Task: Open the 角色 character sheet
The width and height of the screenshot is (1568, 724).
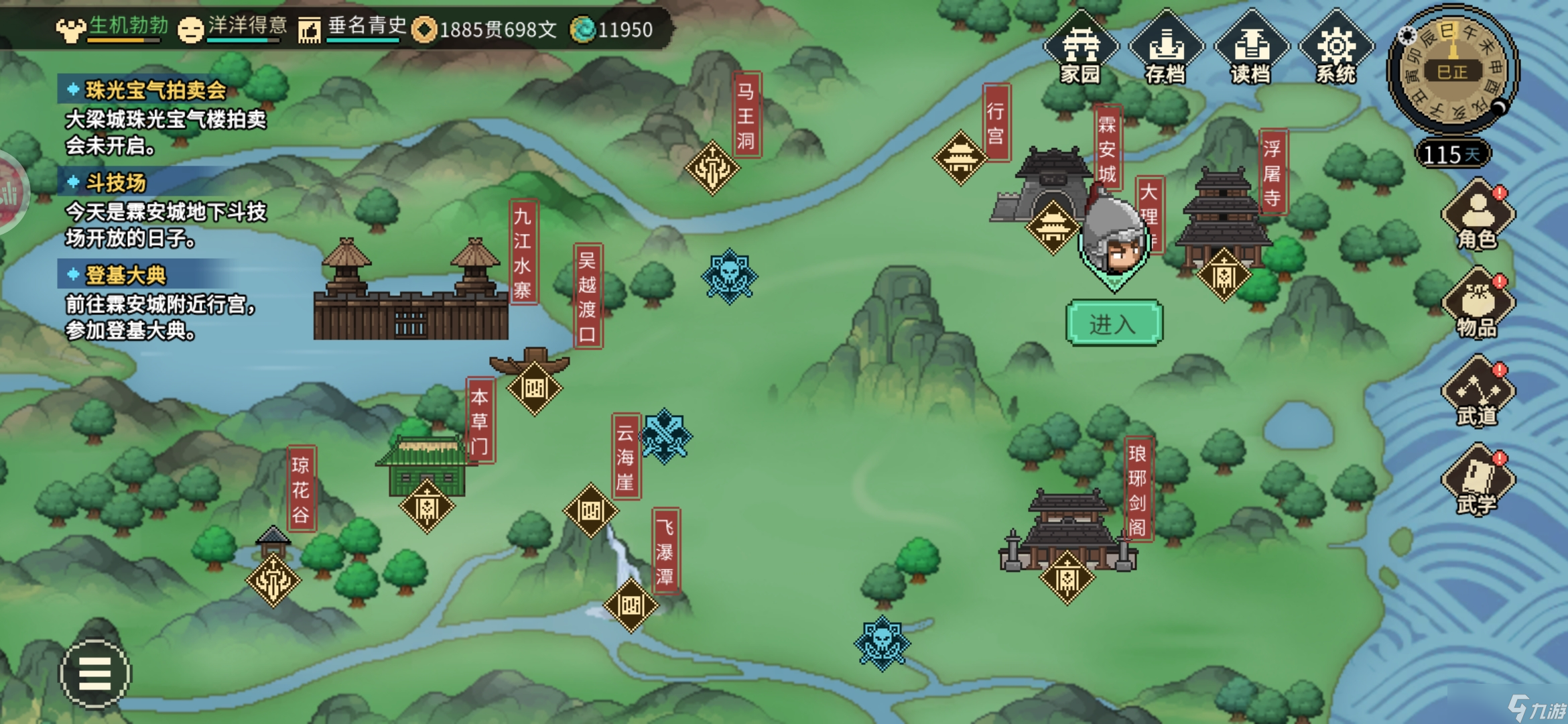Action: coord(1477,215)
